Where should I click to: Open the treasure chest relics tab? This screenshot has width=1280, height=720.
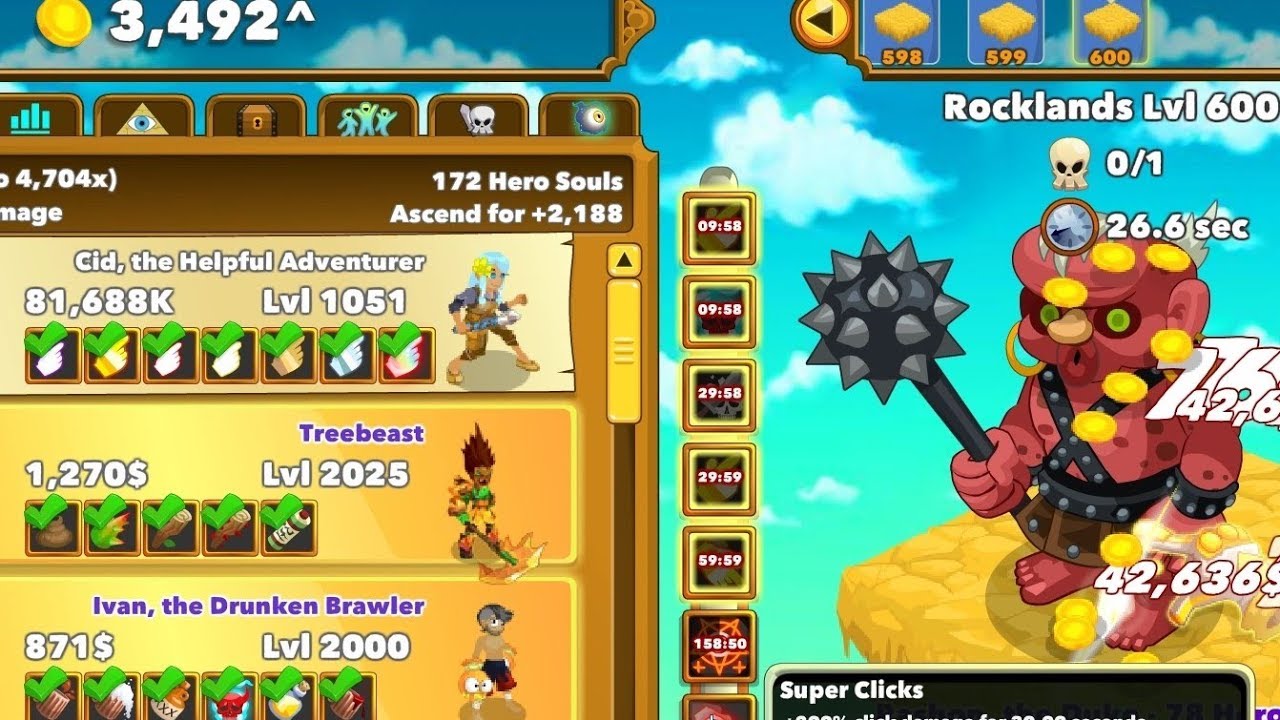256,119
